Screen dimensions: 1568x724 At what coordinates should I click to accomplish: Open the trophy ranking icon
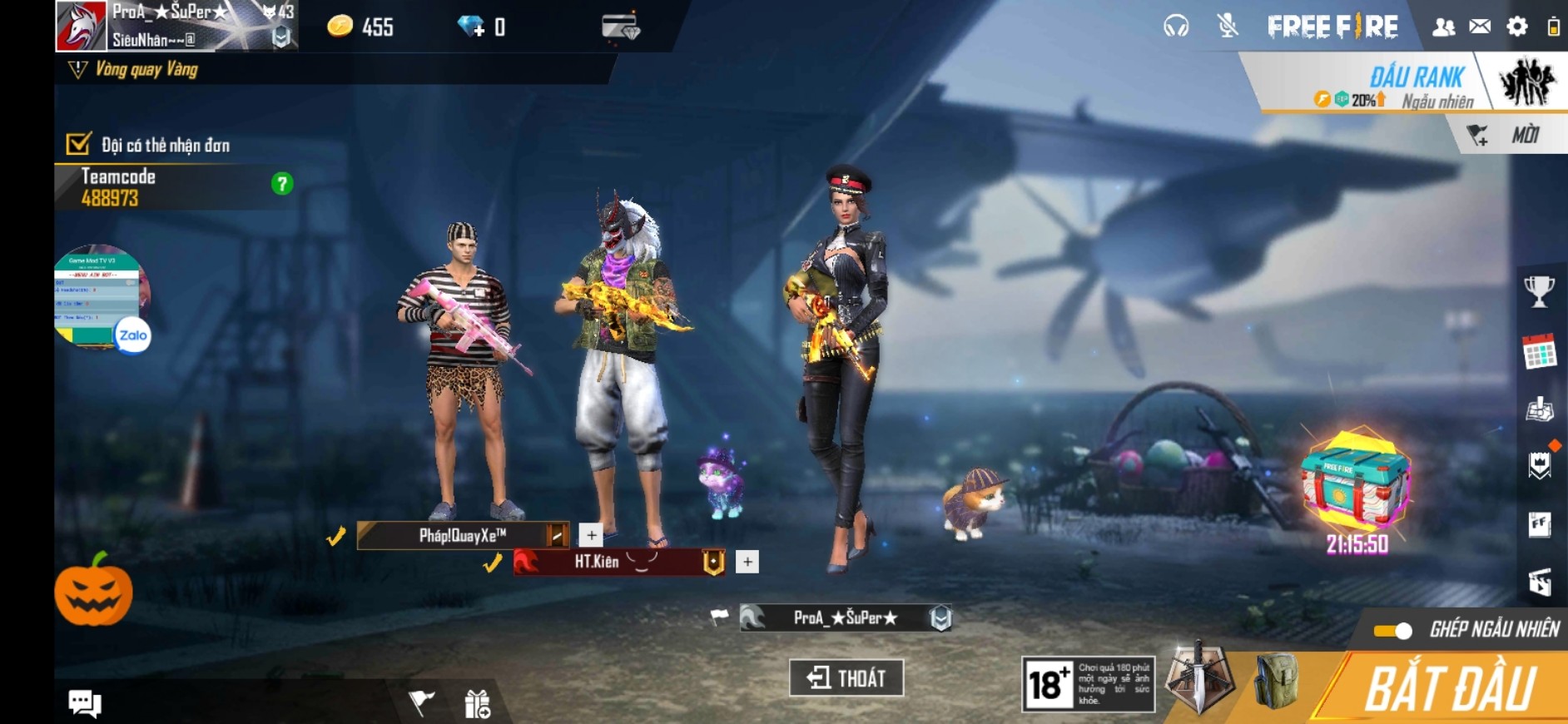coord(1539,291)
